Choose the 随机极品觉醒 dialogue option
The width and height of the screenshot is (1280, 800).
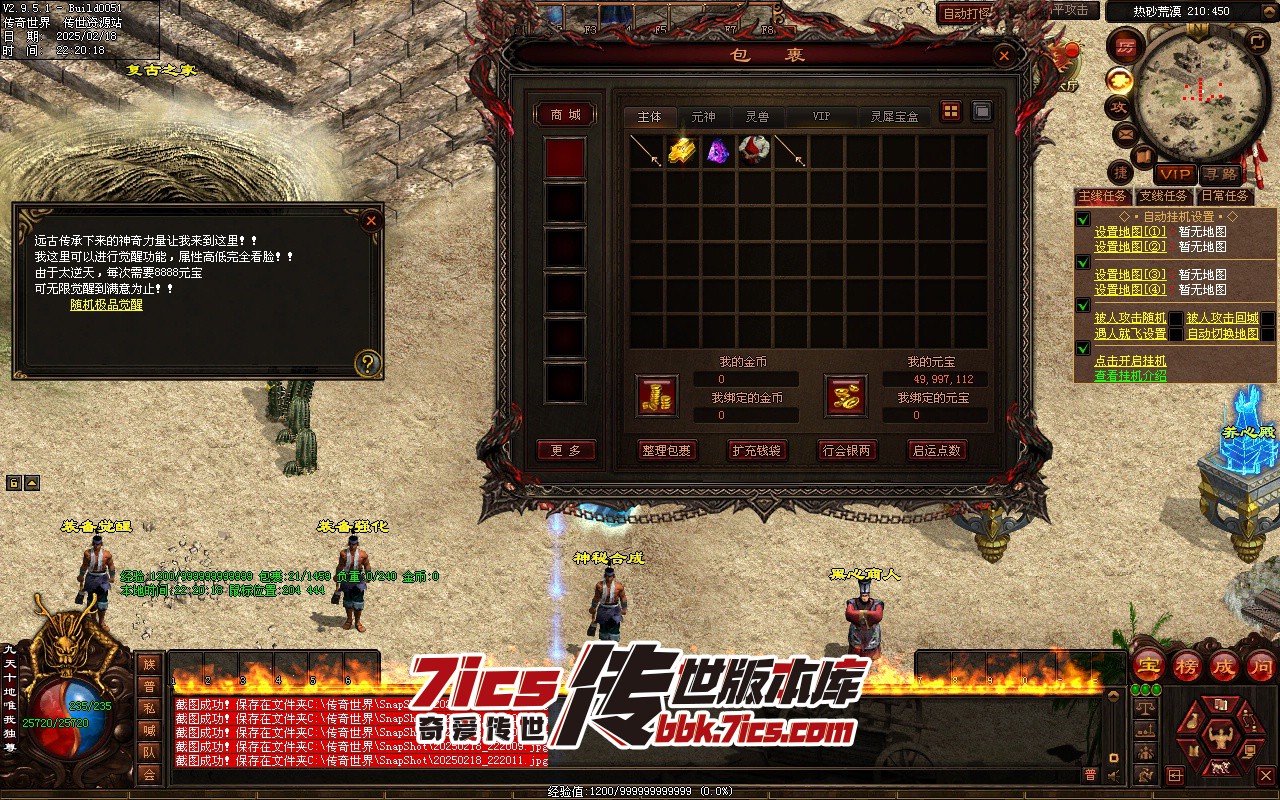pos(106,304)
